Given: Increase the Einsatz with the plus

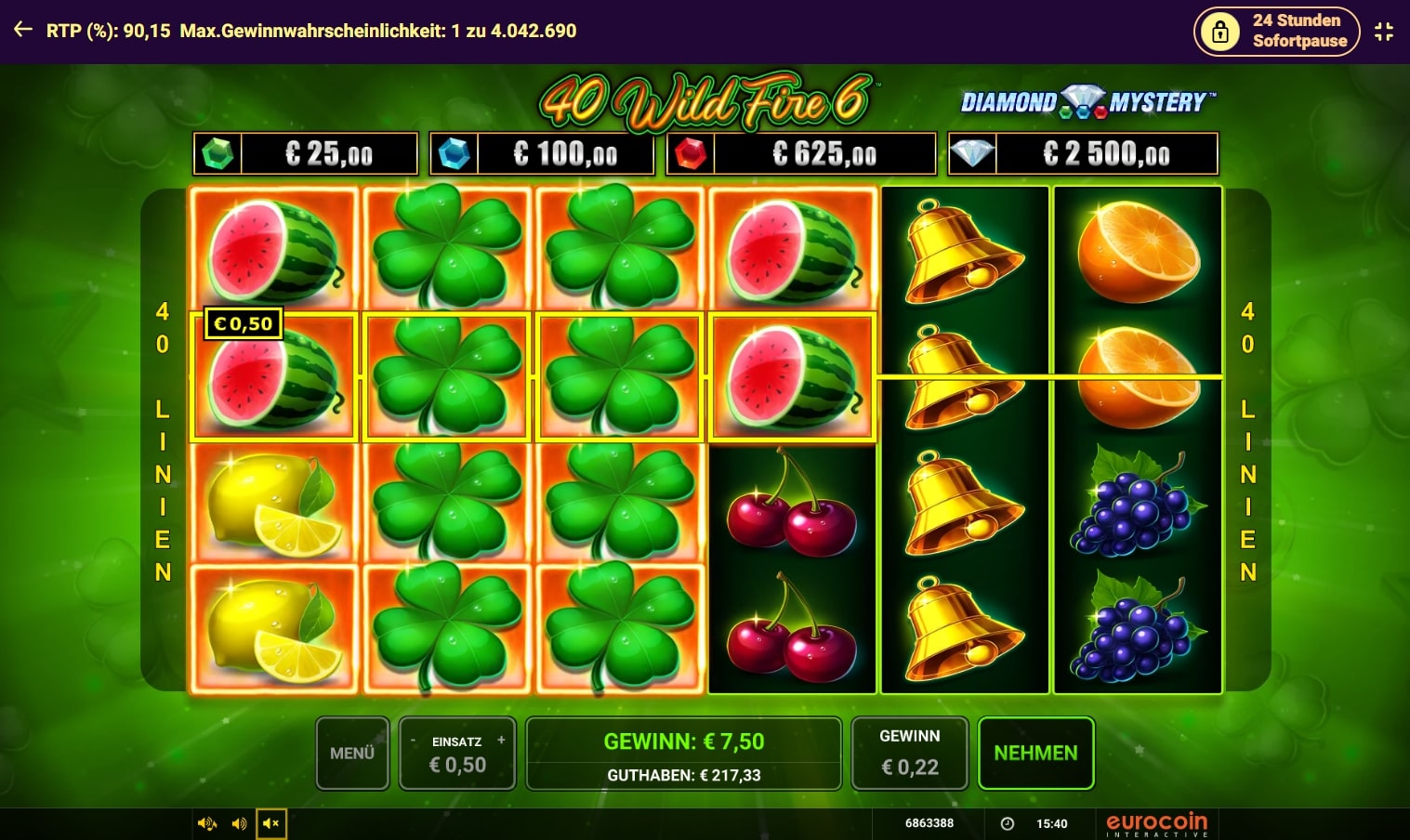Looking at the screenshot, I should (x=501, y=741).
